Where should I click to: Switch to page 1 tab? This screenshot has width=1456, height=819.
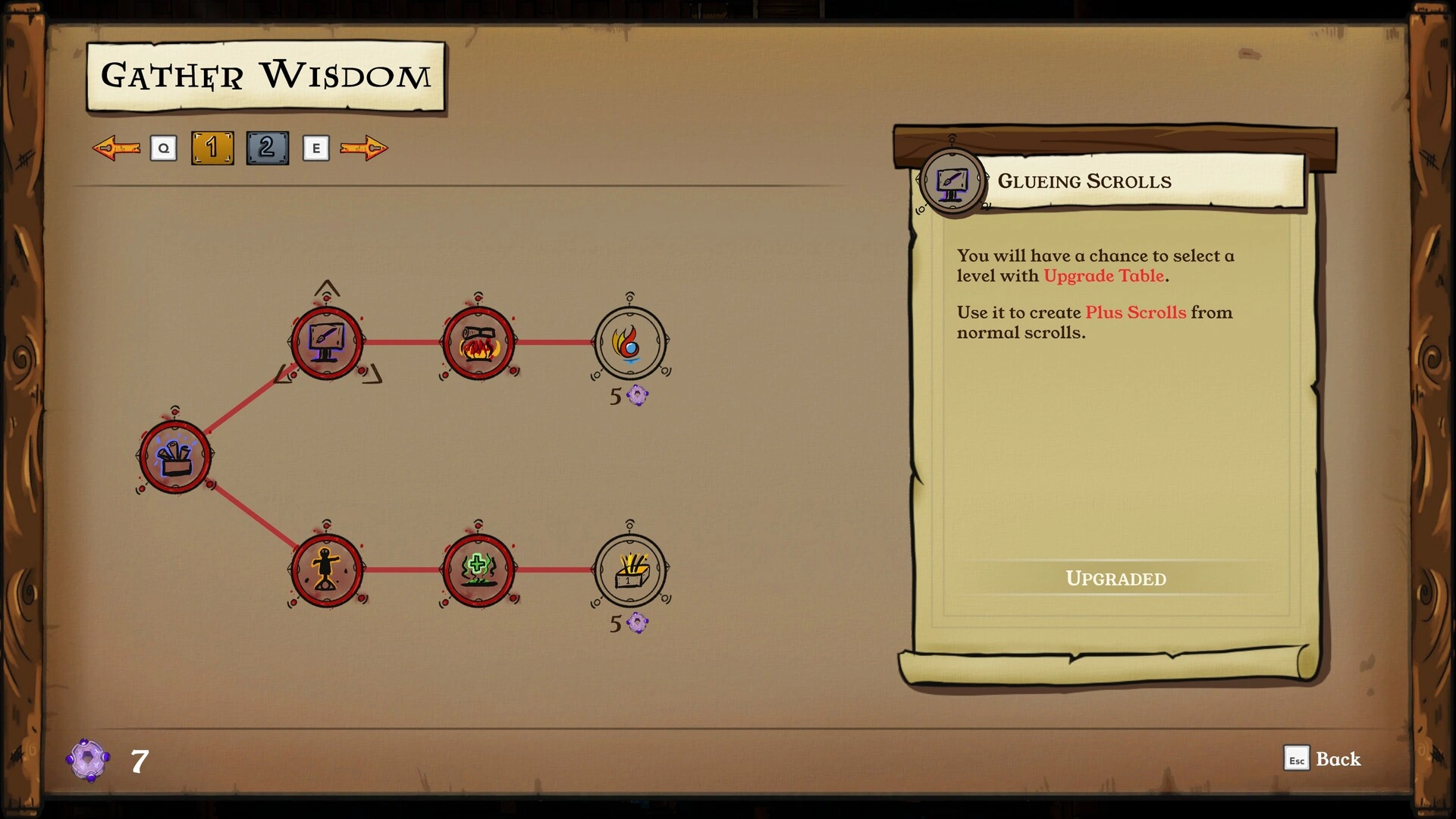[x=212, y=148]
